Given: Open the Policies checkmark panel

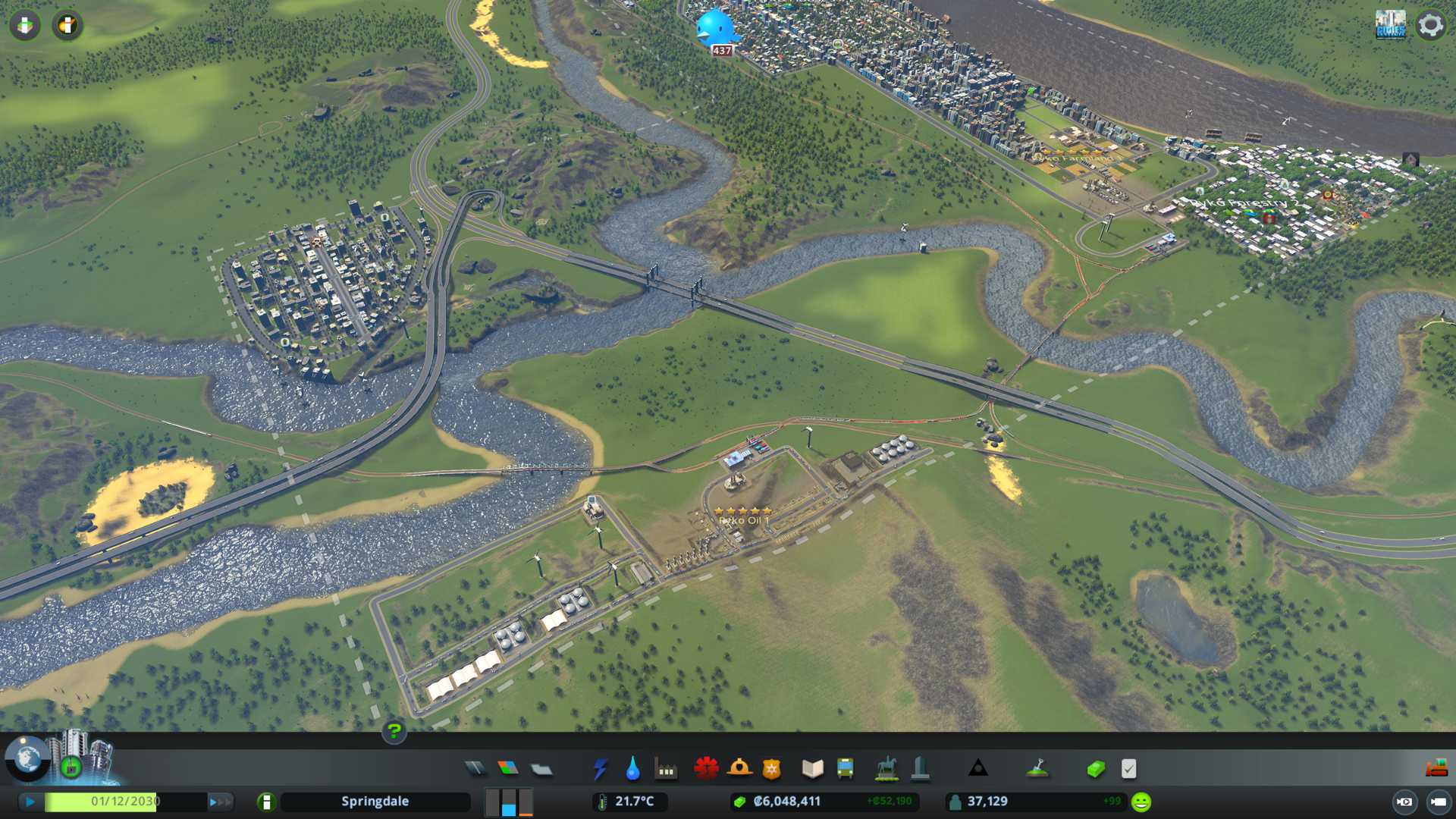Looking at the screenshot, I should tap(1128, 769).
